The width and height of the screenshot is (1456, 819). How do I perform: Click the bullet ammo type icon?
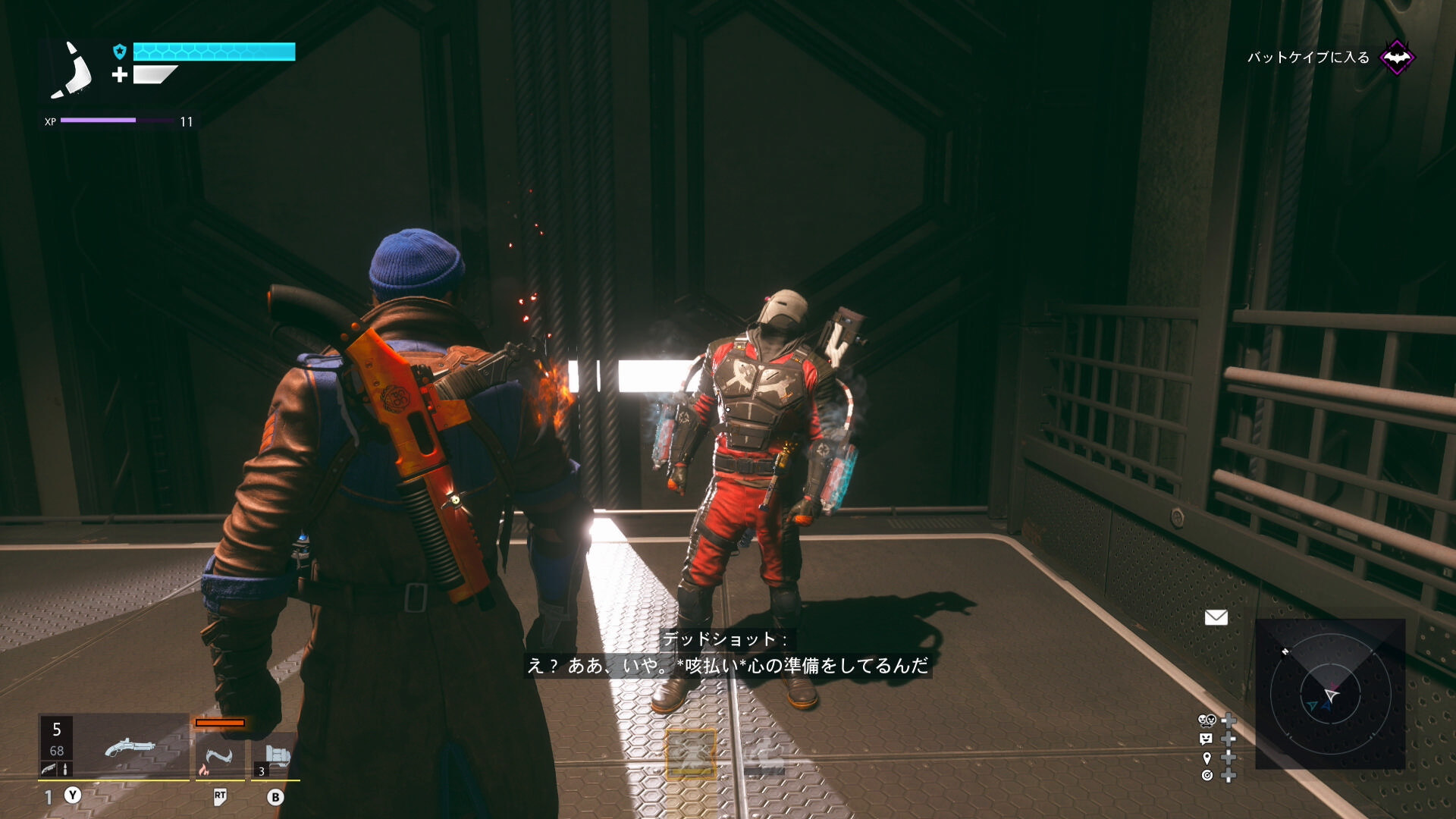[x=65, y=769]
